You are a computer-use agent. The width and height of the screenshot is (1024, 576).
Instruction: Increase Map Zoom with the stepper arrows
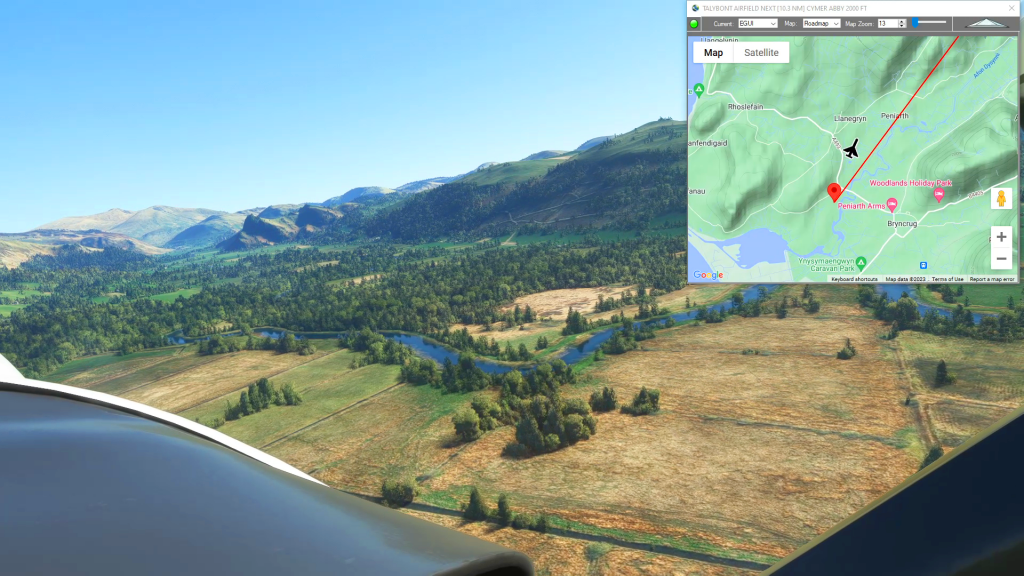click(x=902, y=21)
